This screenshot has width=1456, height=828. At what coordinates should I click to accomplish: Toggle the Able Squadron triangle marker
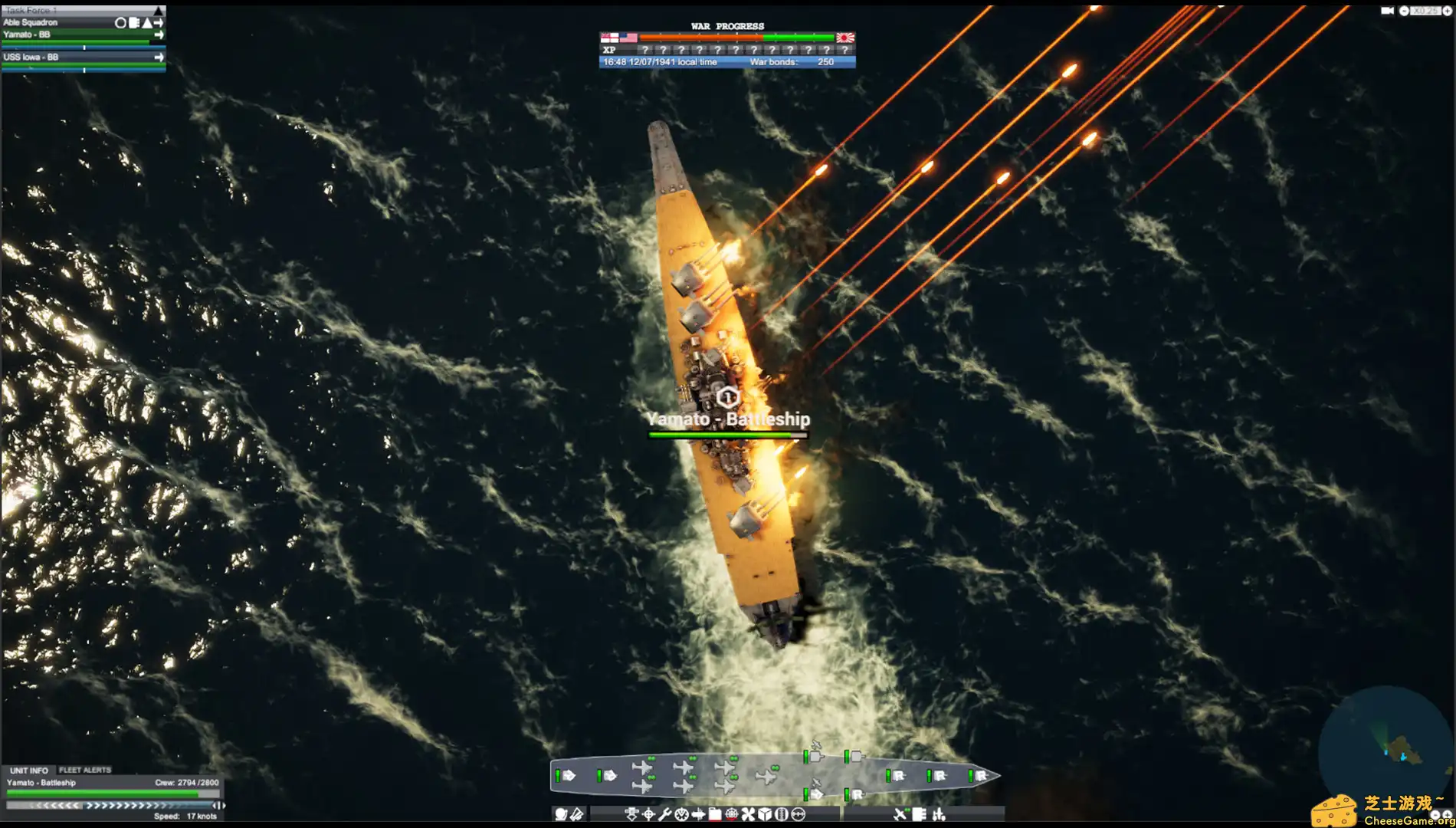(146, 22)
